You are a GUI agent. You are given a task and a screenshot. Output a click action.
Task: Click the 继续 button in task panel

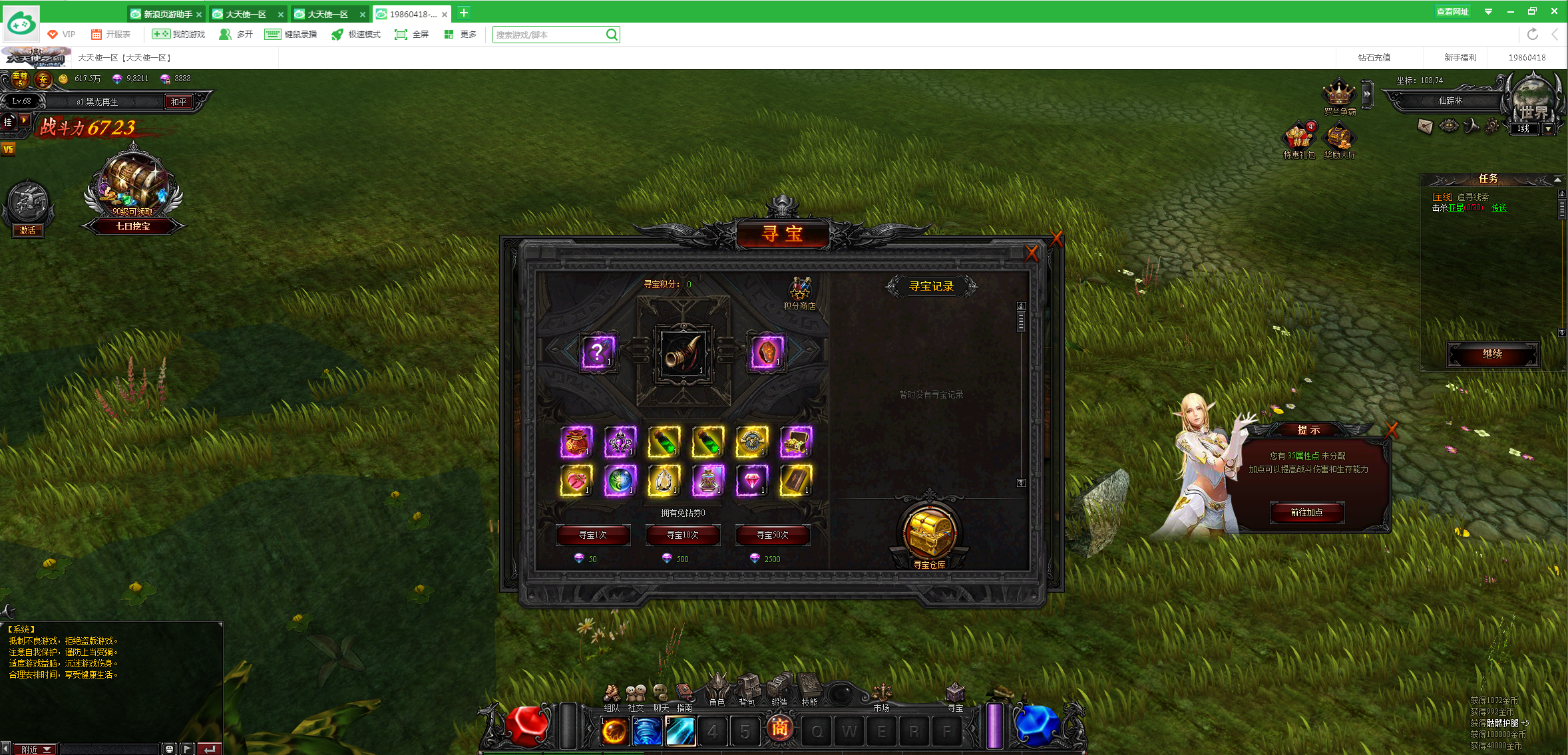point(1492,354)
